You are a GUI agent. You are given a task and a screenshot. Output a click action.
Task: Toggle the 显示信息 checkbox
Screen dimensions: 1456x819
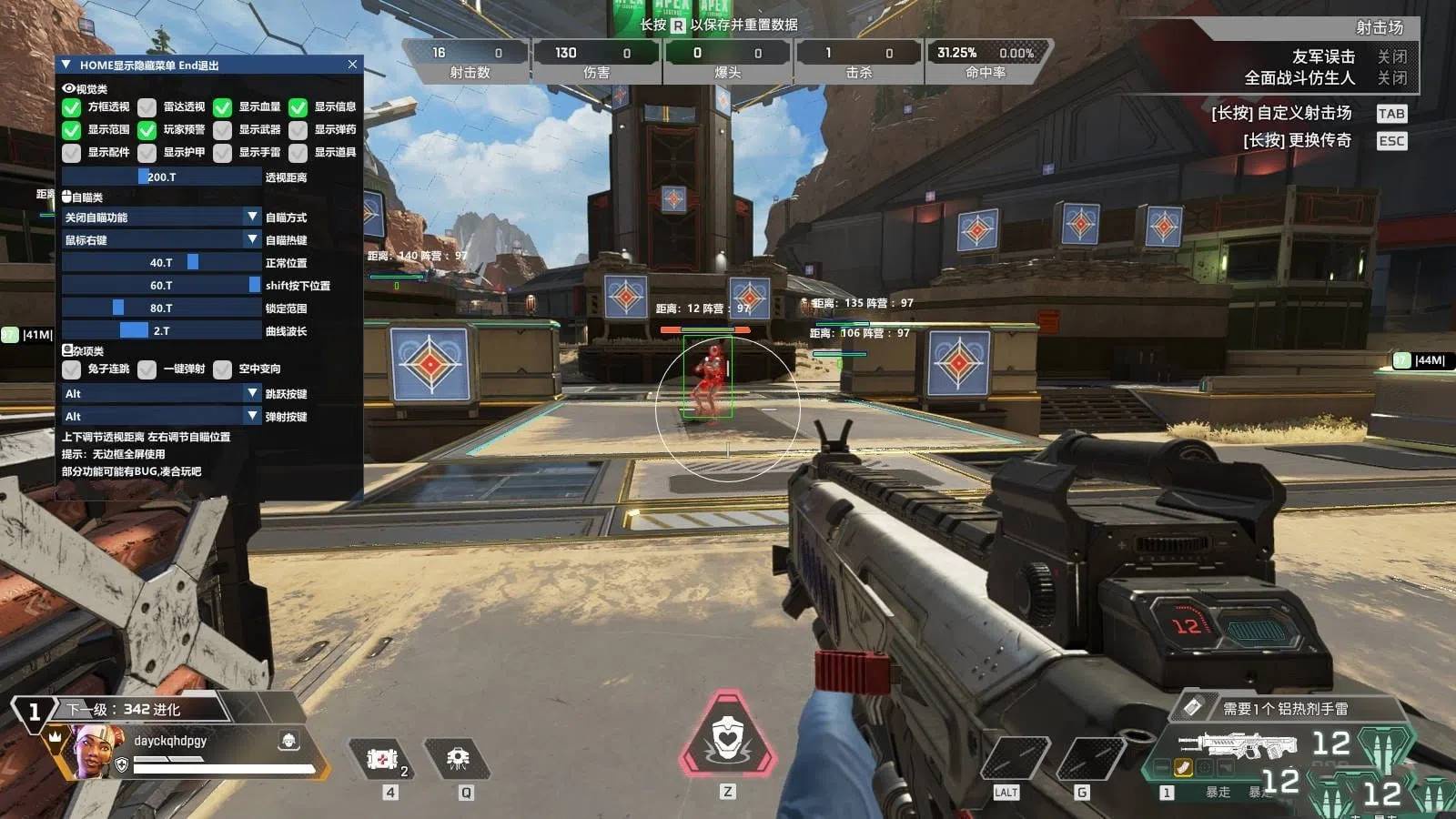(298, 107)
